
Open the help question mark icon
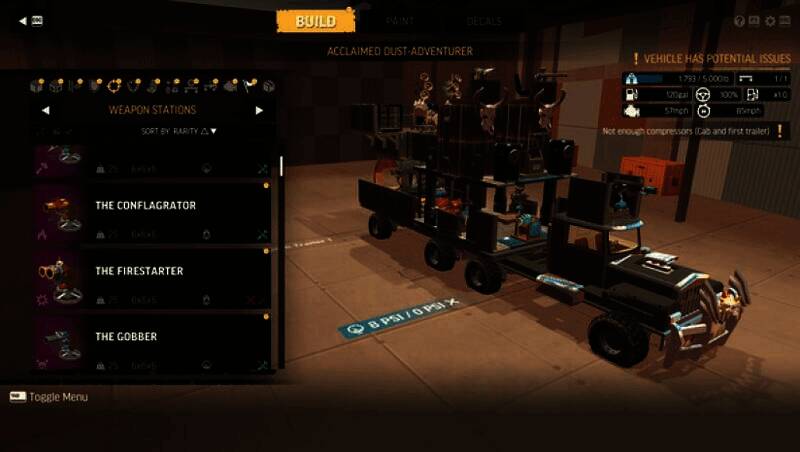click(740, 21)
